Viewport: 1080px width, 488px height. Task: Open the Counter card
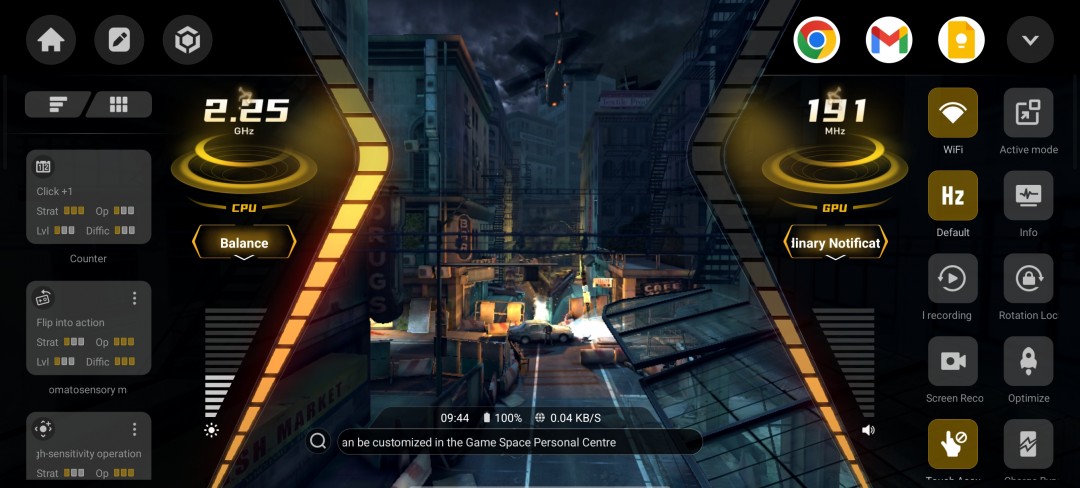(88, 197)
